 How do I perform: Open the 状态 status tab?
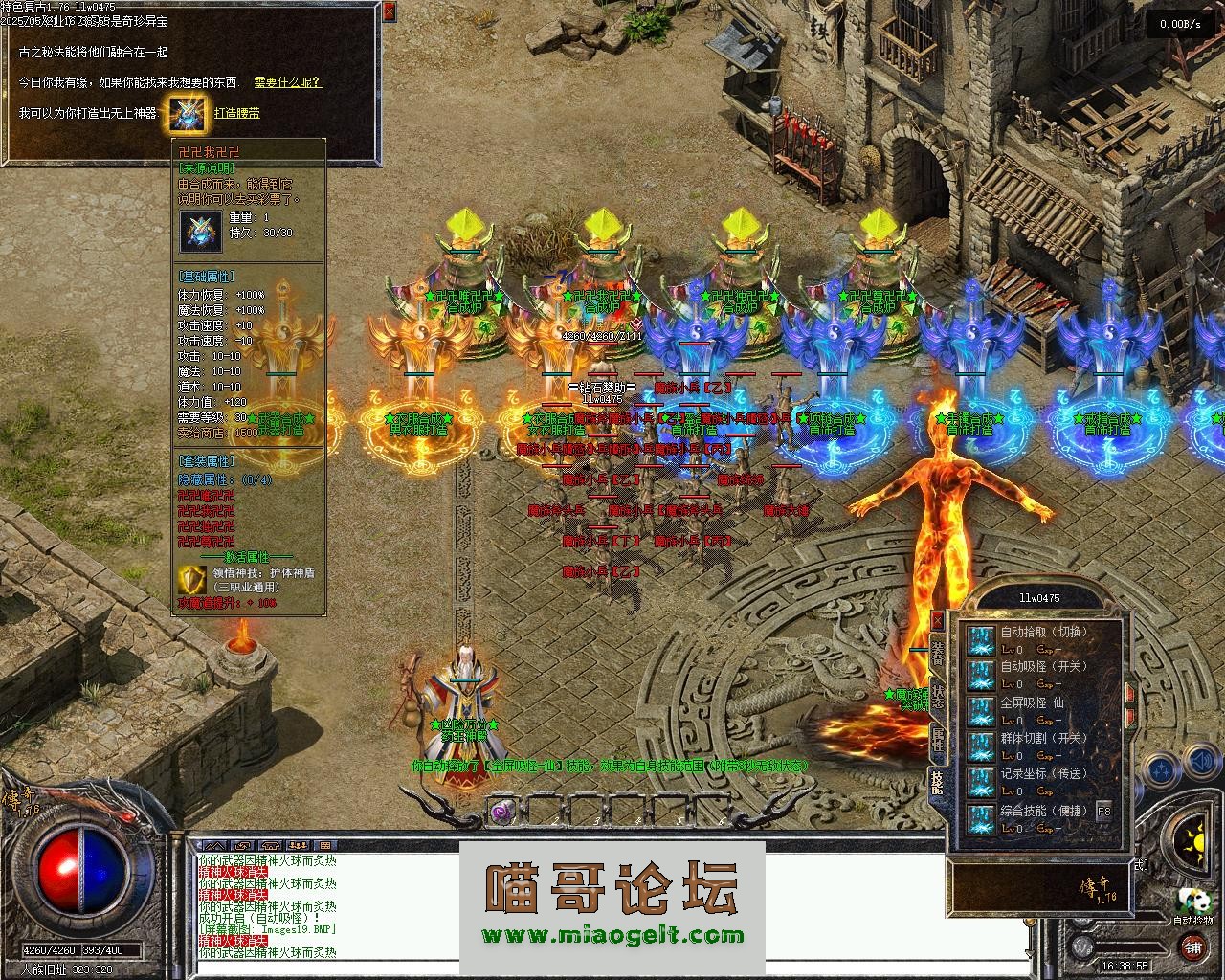(937, 696)
